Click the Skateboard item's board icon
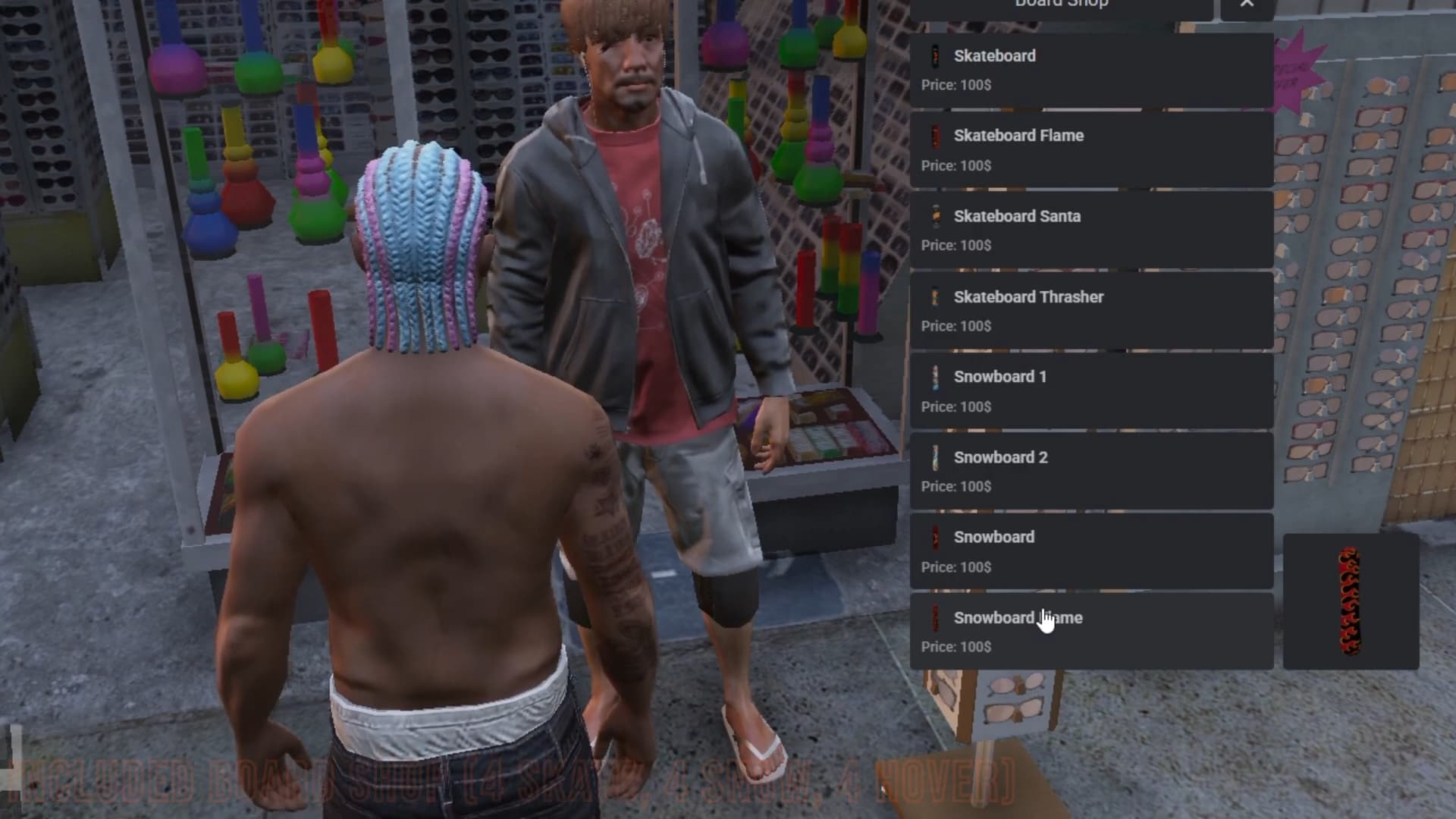Viewport: 1456px width, 819px height. [934, 55]
